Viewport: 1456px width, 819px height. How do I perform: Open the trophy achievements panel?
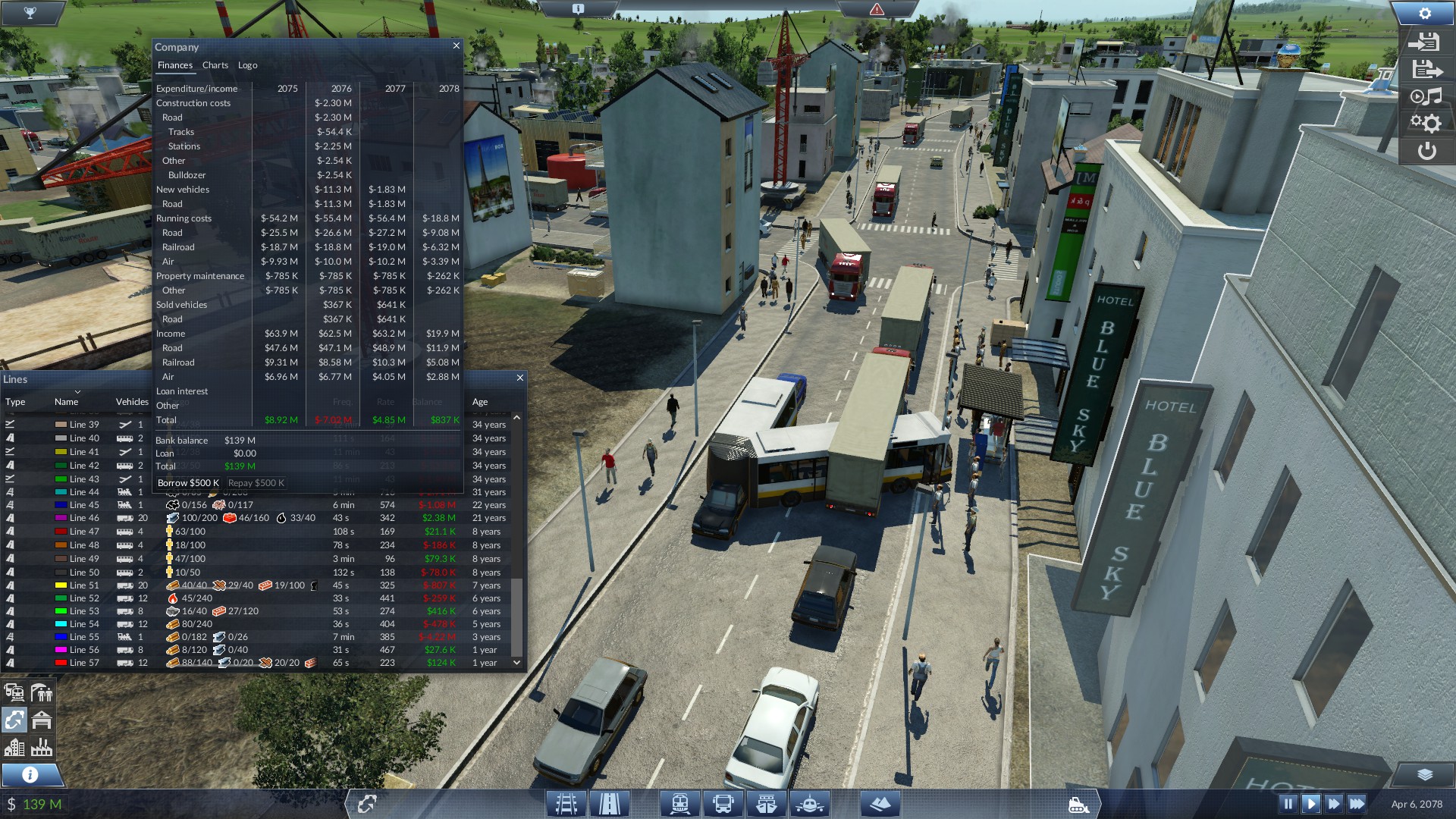(x=30, y=13)
